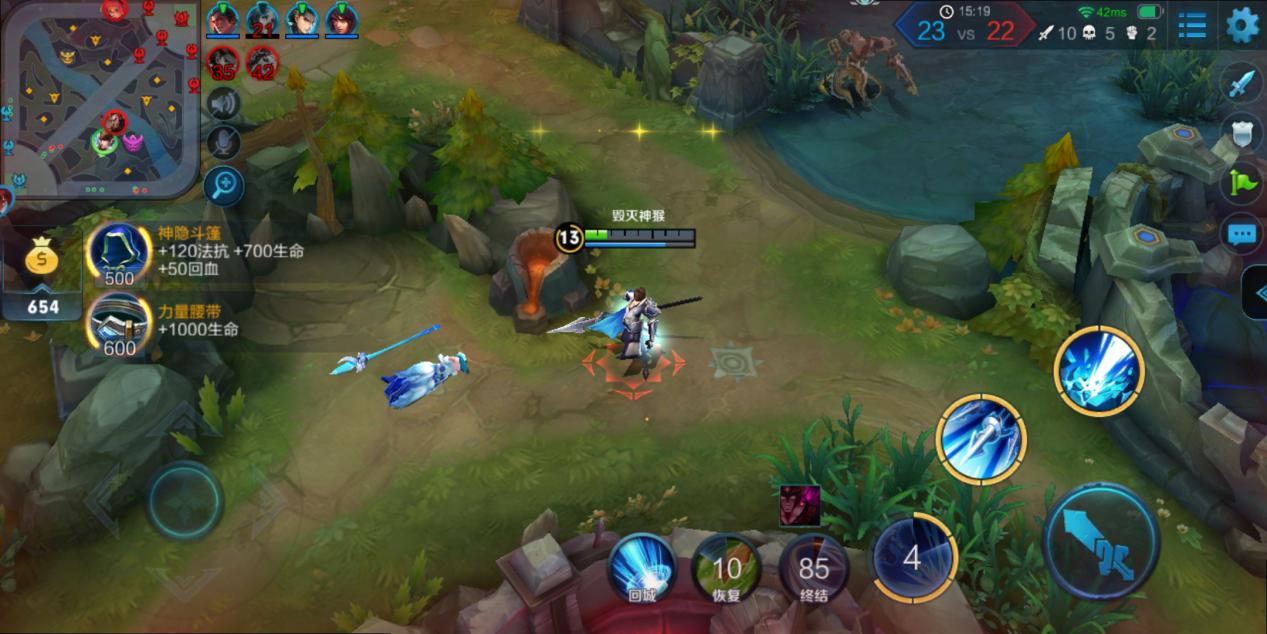1267x634 pixels.
Task: Click the minimap
Action: [x=100, y=97]
